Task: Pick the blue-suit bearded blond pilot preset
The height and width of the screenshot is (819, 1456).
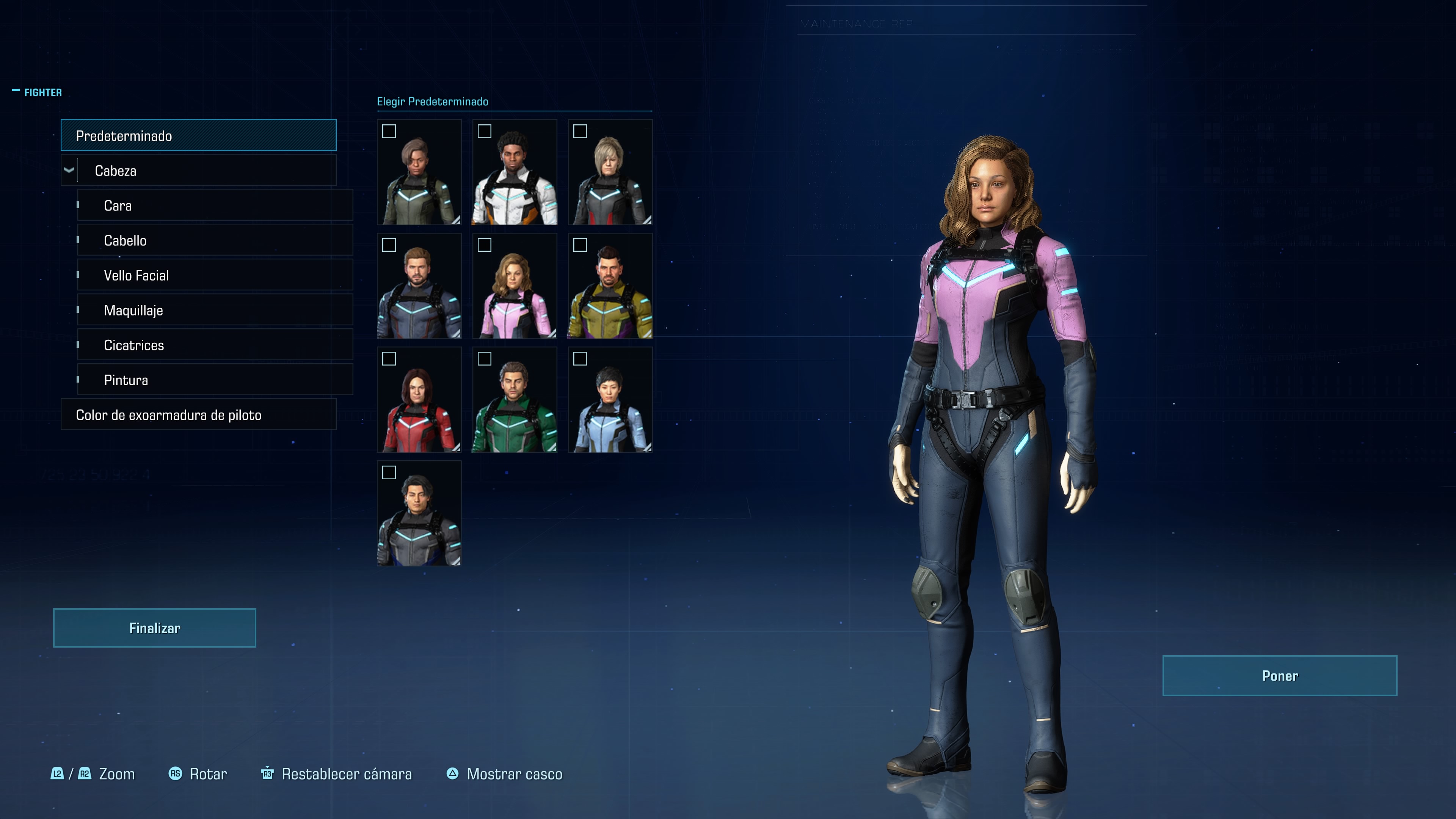Action: [x=419, y=286]
